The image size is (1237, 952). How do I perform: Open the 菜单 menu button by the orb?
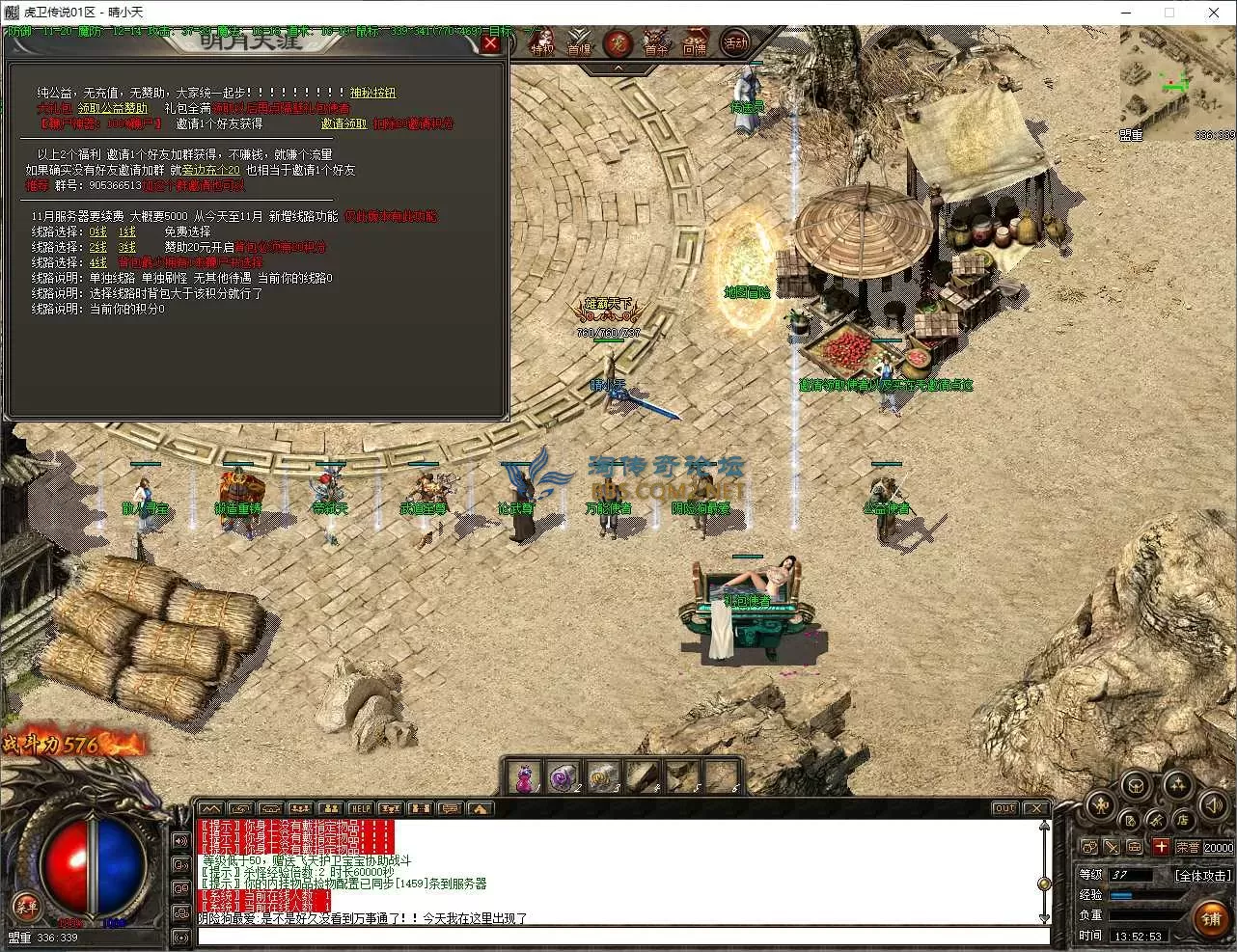tap(26, 905)
